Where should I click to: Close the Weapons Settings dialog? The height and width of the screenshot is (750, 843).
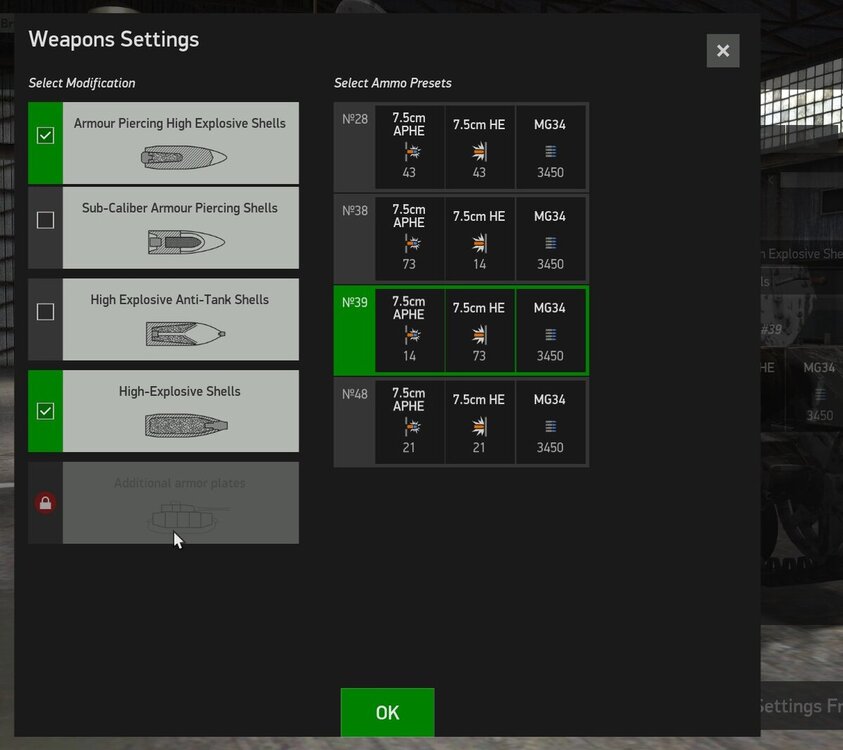(722, 51)
